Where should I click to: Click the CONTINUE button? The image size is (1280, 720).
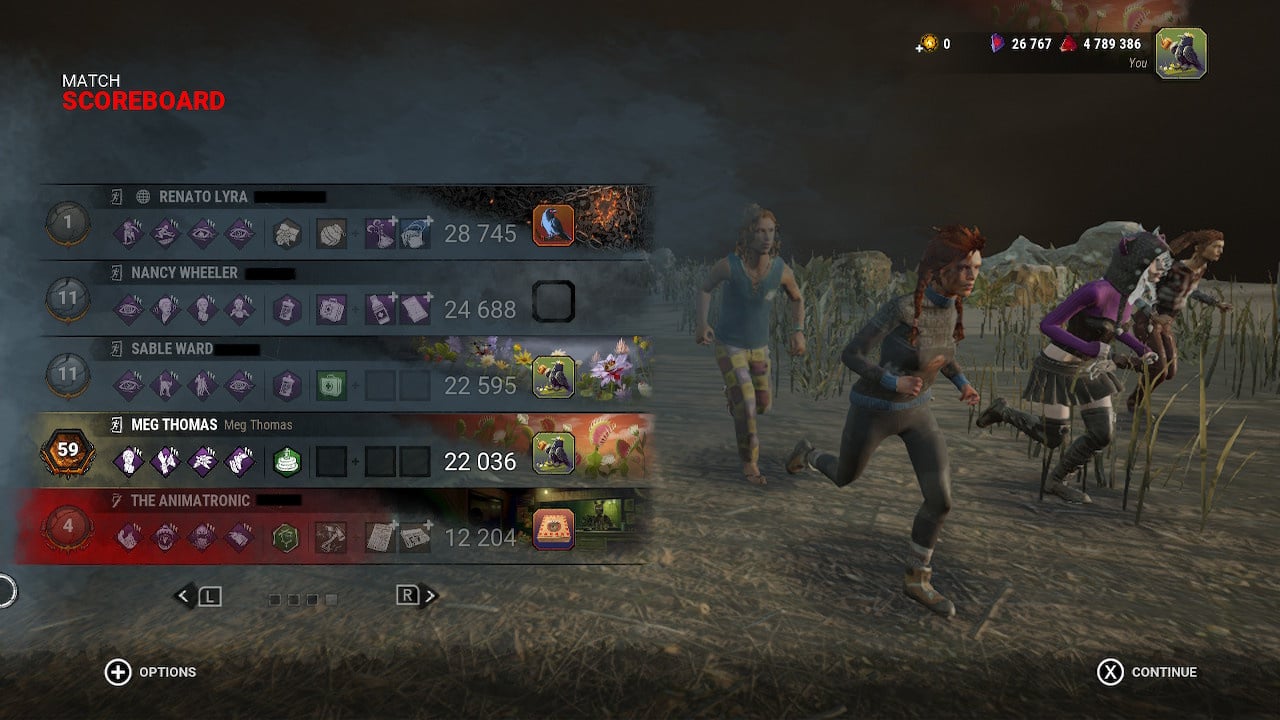1150,672
